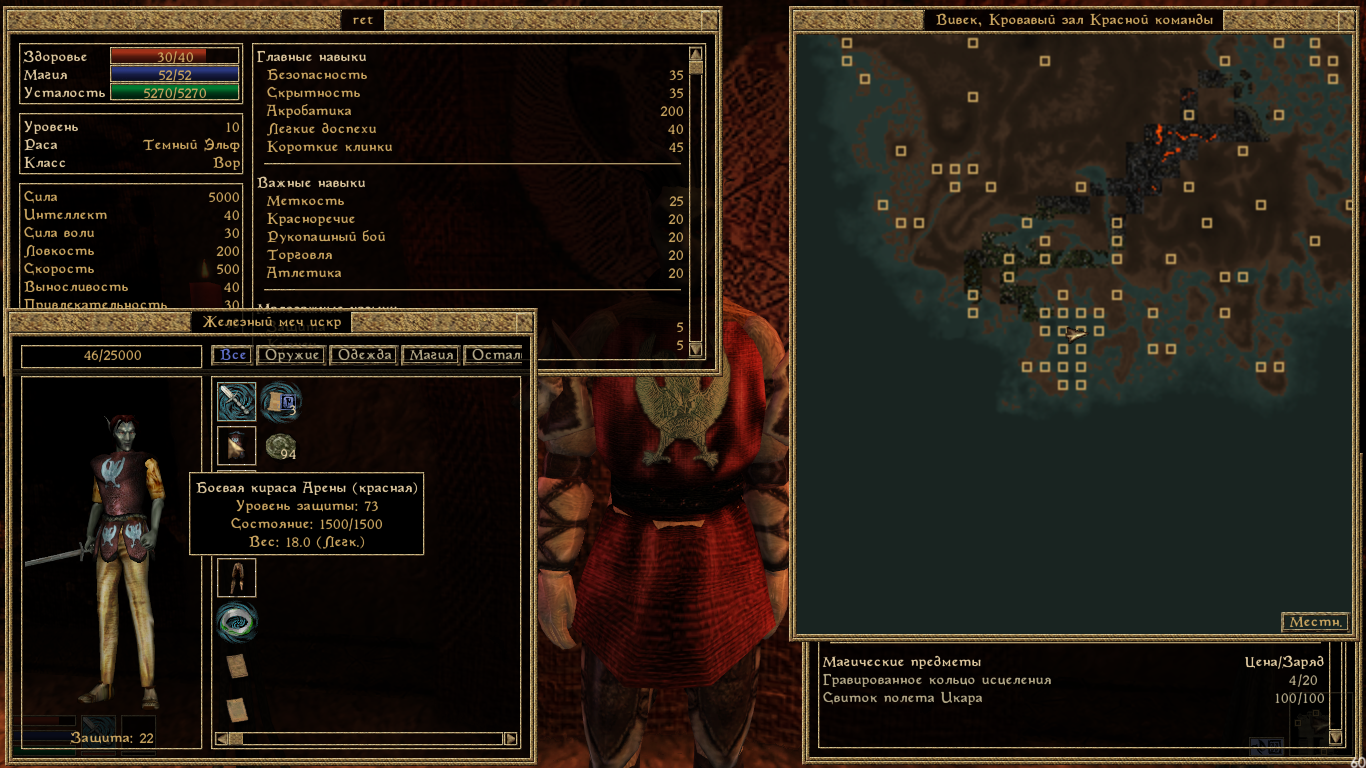Toggle map view with 'Местн.' button
This screenshot has width=1366, height=768.
[x=1314, y=622]
